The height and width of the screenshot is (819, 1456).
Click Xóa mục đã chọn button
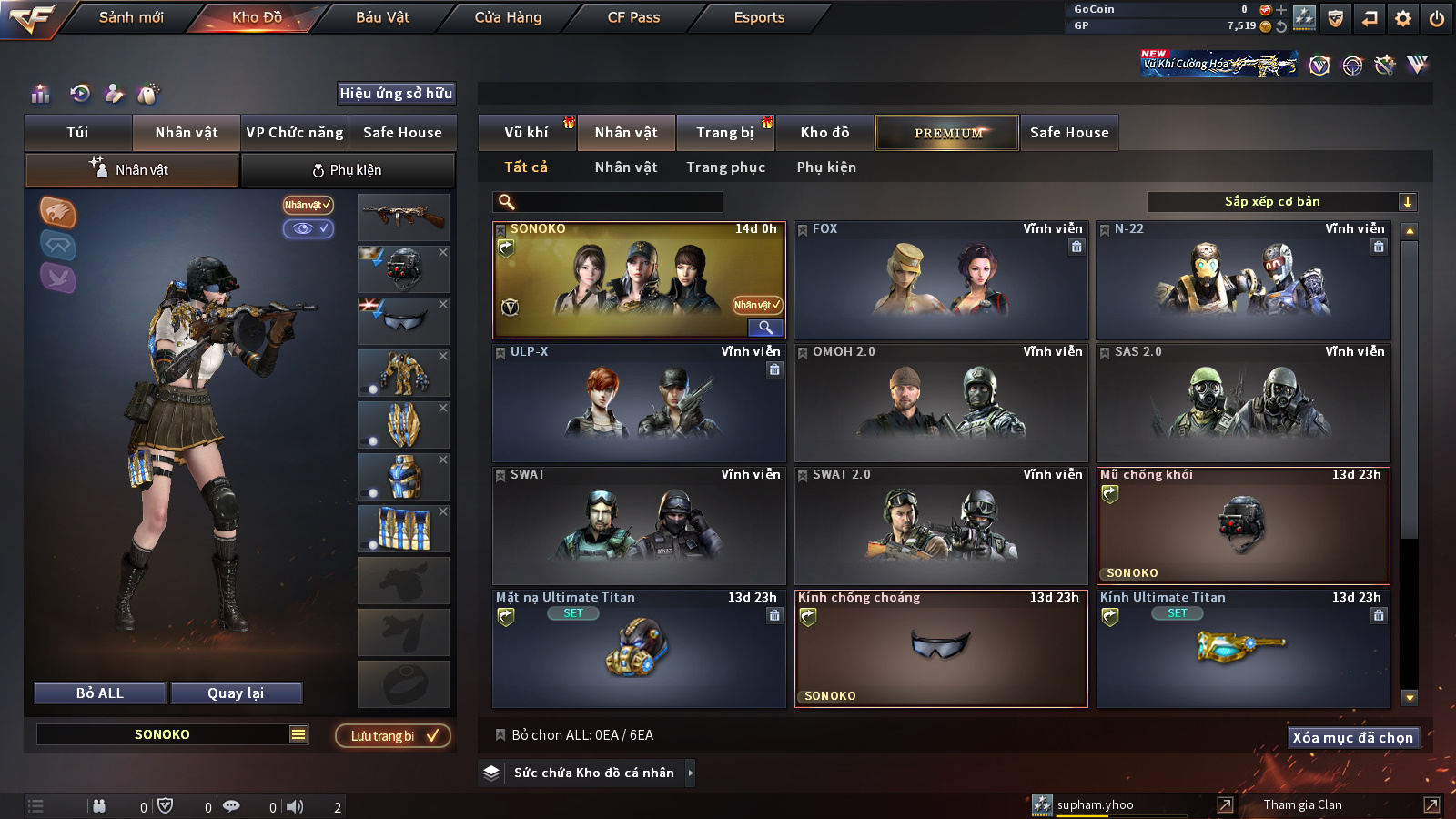(x=1353, y=737)
